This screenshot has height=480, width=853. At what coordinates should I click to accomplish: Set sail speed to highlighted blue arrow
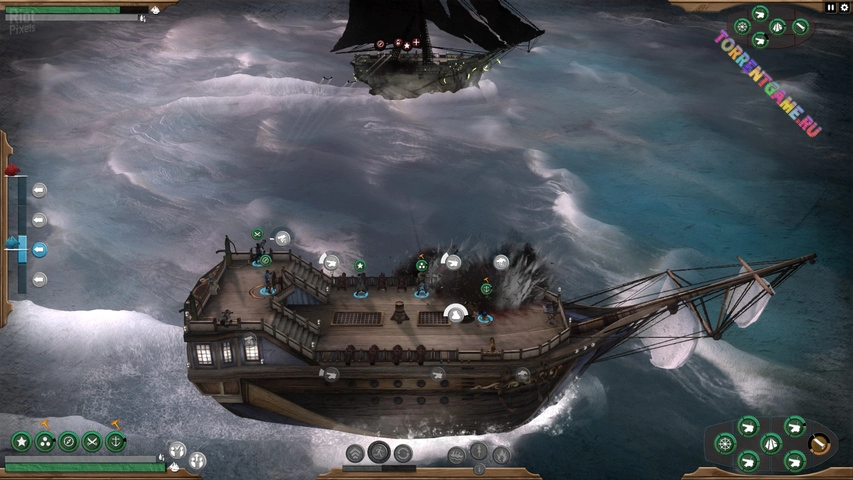click(x=39, y=250)
